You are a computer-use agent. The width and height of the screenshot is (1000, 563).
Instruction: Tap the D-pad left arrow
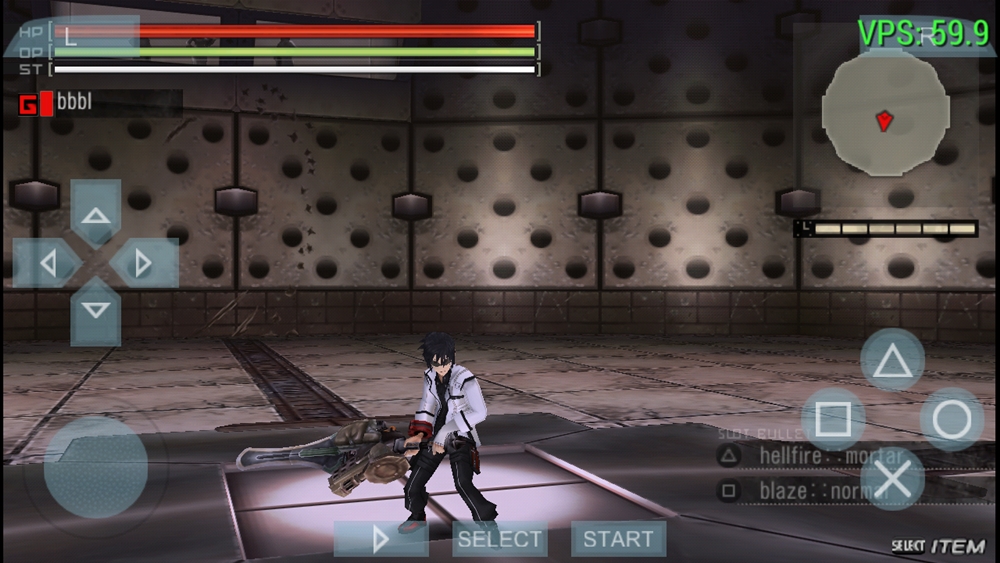click(46, 263)
